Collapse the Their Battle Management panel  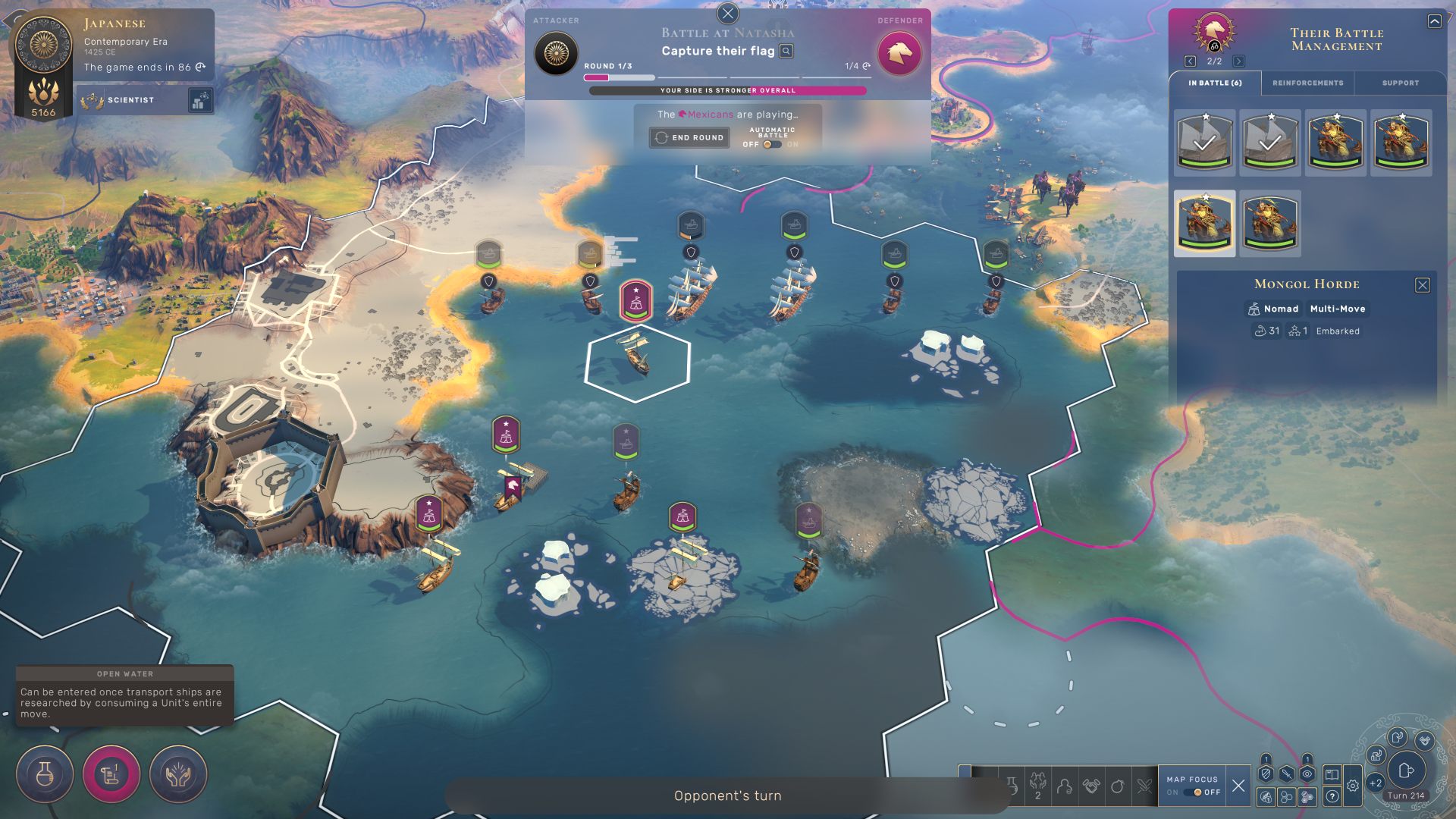tap(1434, 21)
